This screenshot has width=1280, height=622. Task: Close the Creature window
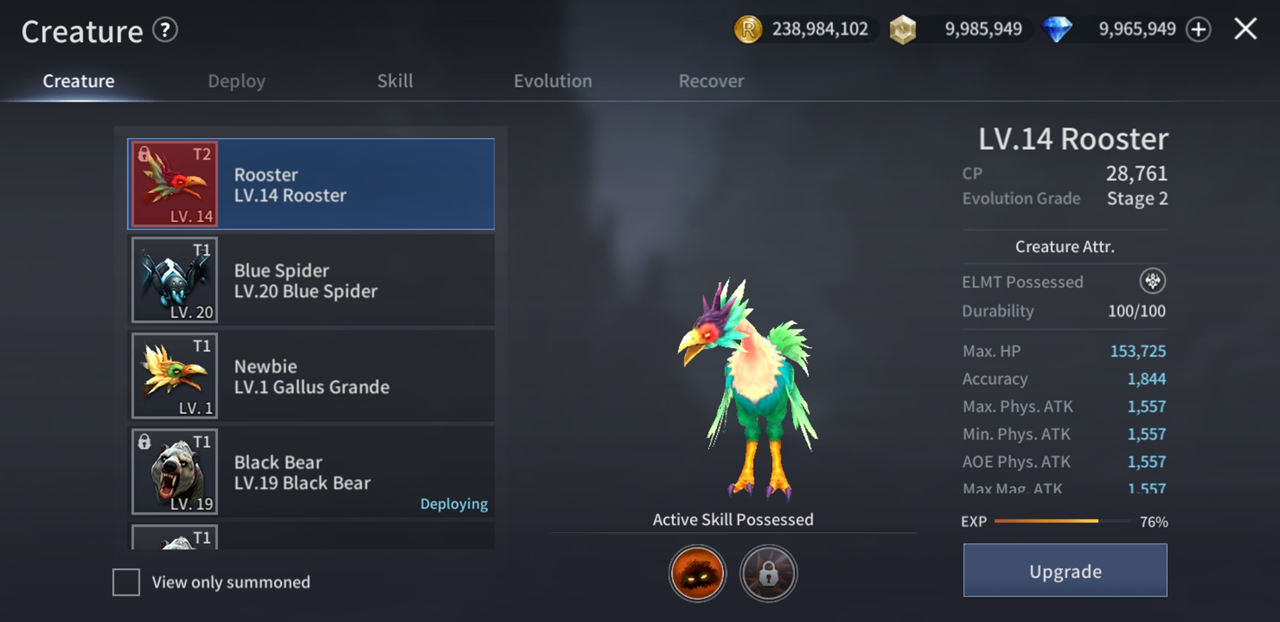pos(1245,29)
